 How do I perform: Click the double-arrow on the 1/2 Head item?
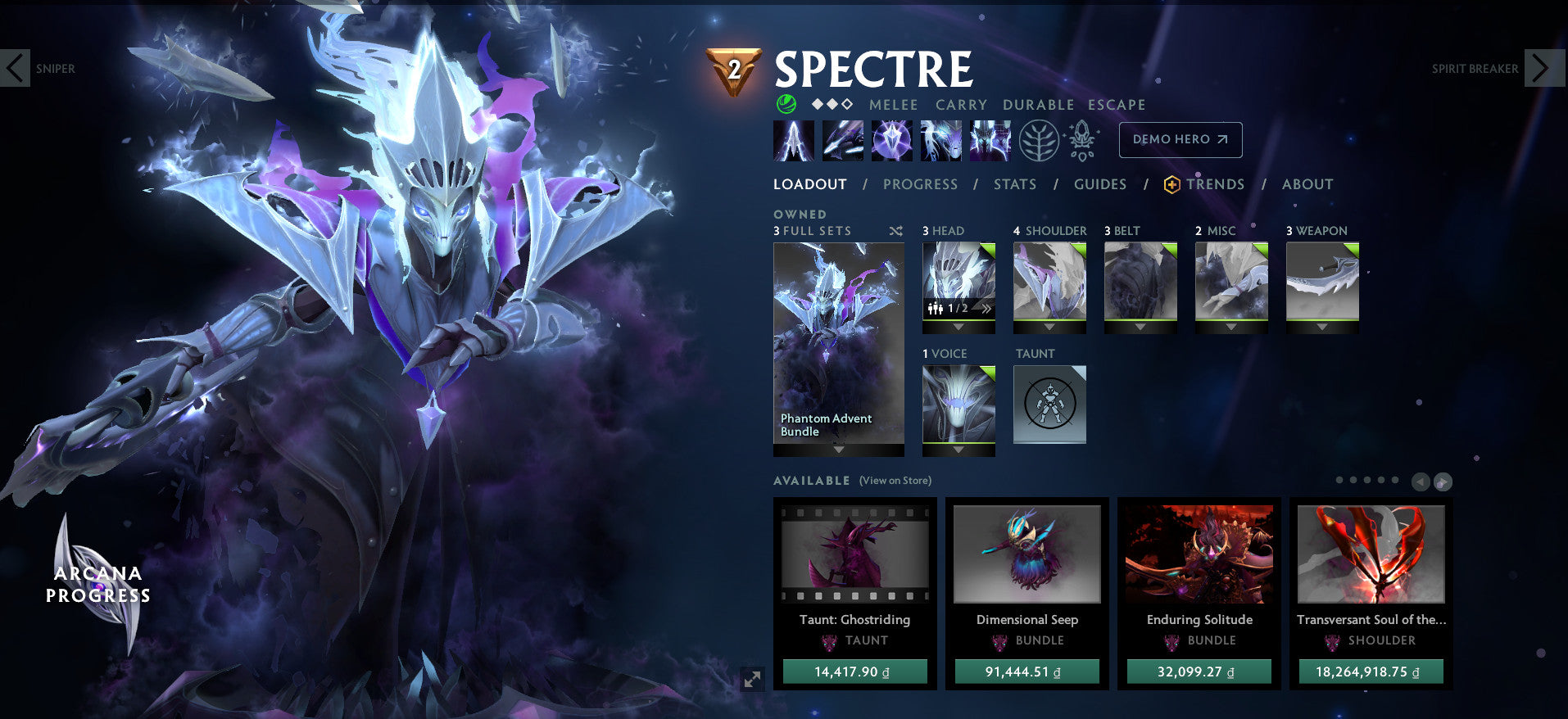pos(987,310)
